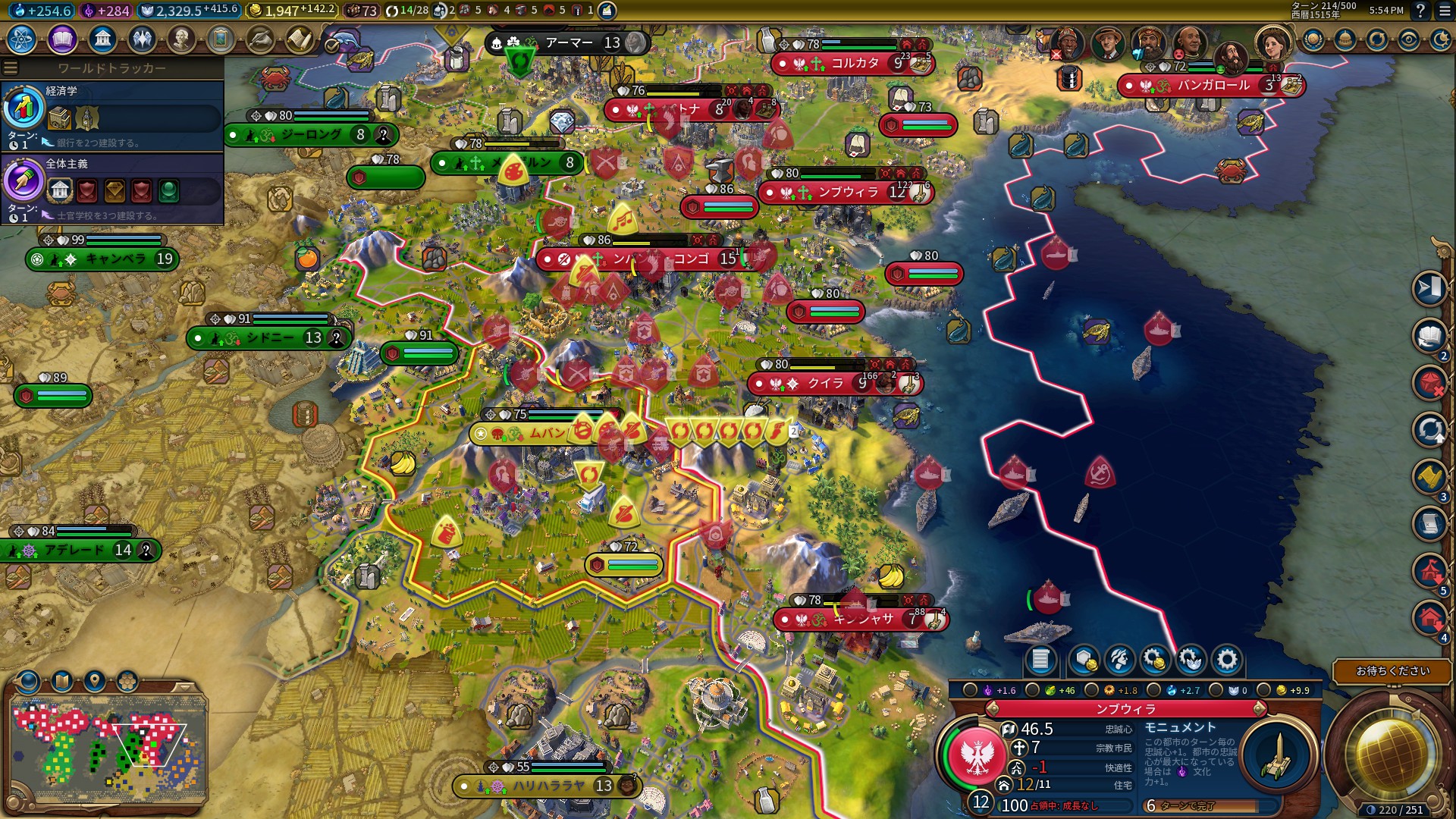Open the civics tree with the book icon
This screenshot has height=819, width=1456.
(62, 39)
